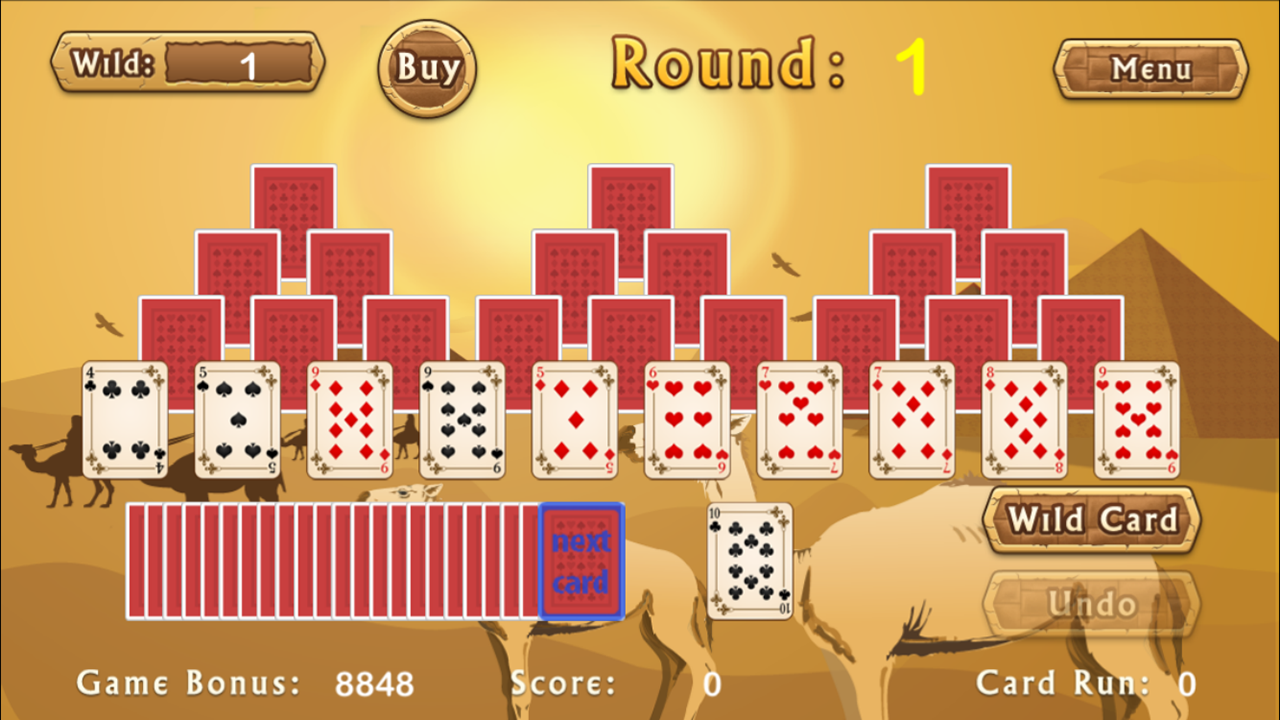Pick the 7 of hearts card
Image resolution: width=1280 pixels, height=720 pixels.
[799, 420]
